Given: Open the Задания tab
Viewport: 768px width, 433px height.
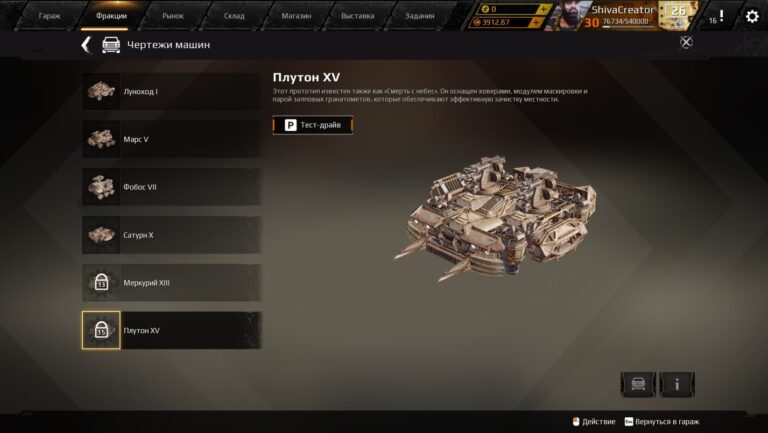Looking at the screenshot, I should [418, 16].
